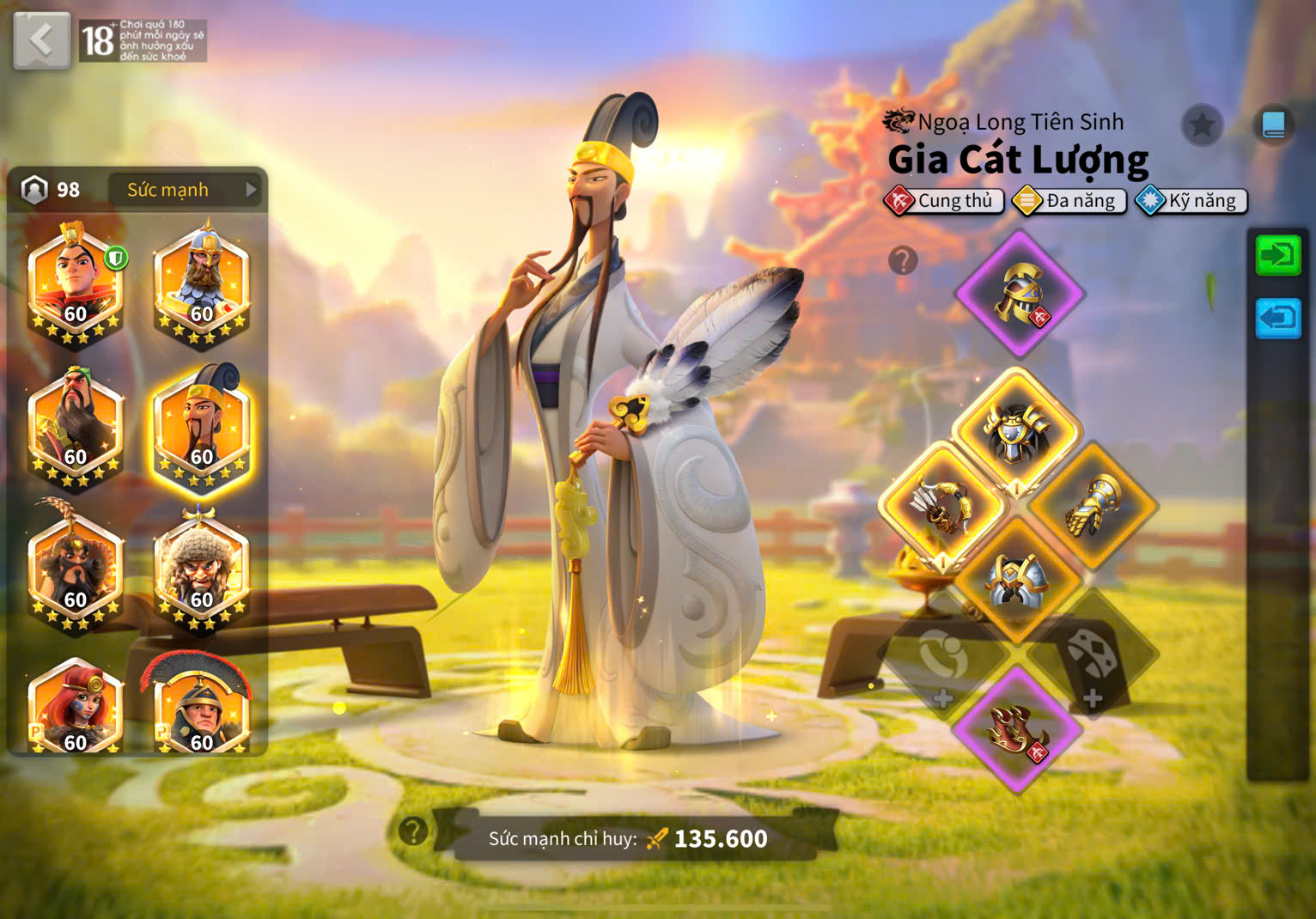Show help for commander power
The width and height of the screenshot is (1316, 919).
(413, 831)
